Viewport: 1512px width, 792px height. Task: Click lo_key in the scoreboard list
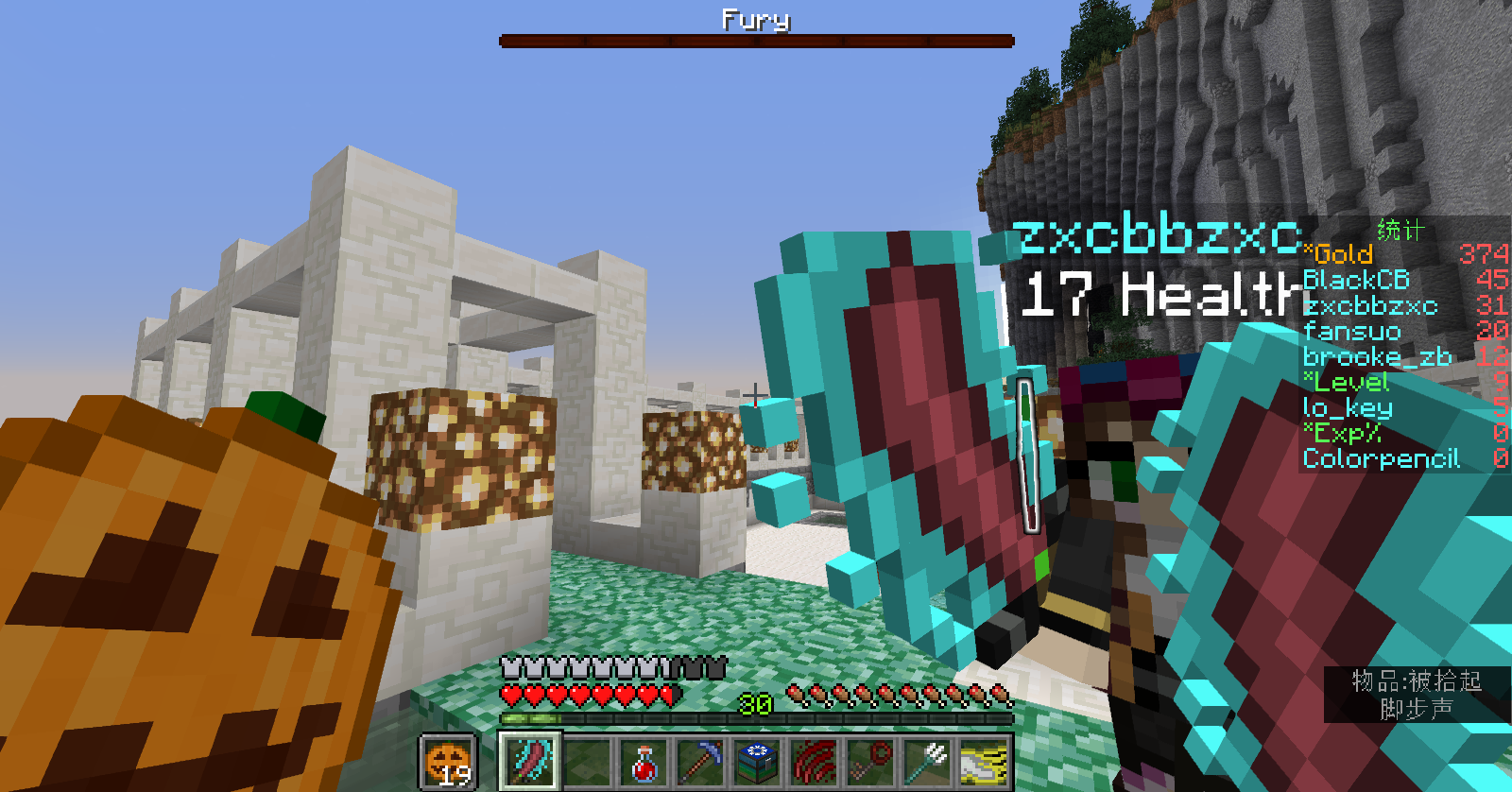(x=1347, y=407)
